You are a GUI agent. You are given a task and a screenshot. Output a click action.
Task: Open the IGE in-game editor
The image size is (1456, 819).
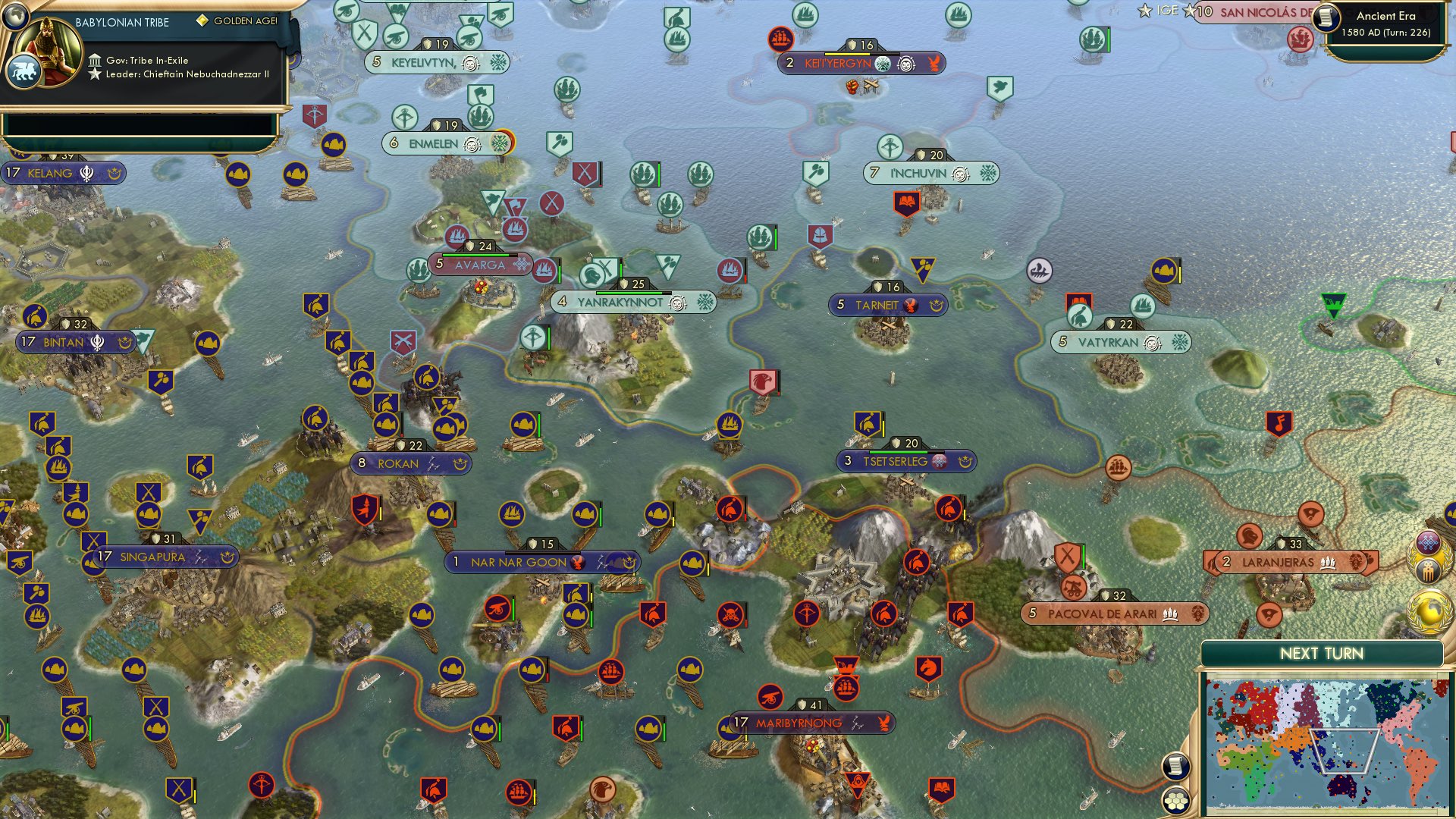pos(1159,11)
